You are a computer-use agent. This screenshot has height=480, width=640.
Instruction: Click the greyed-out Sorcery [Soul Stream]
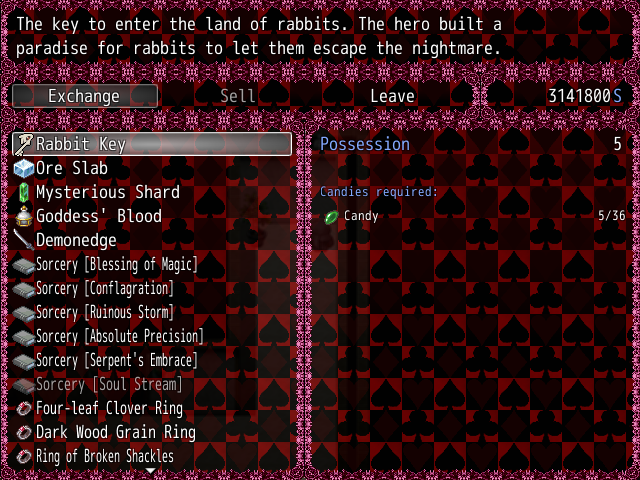coord(108,384)
